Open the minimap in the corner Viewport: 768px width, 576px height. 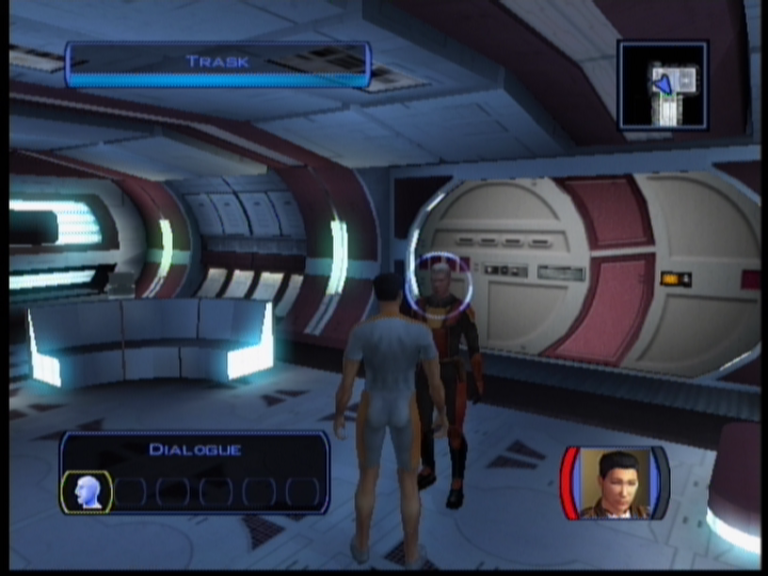point(663,85)
